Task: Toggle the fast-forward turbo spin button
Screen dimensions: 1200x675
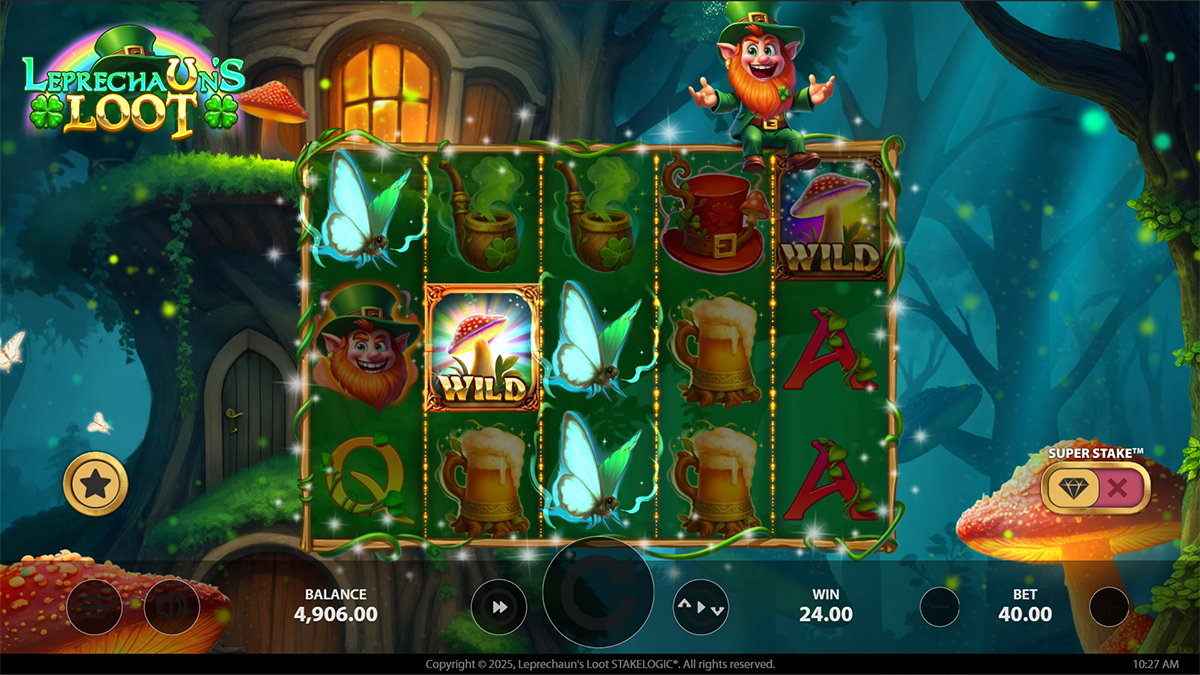Action: click(498, 606)
